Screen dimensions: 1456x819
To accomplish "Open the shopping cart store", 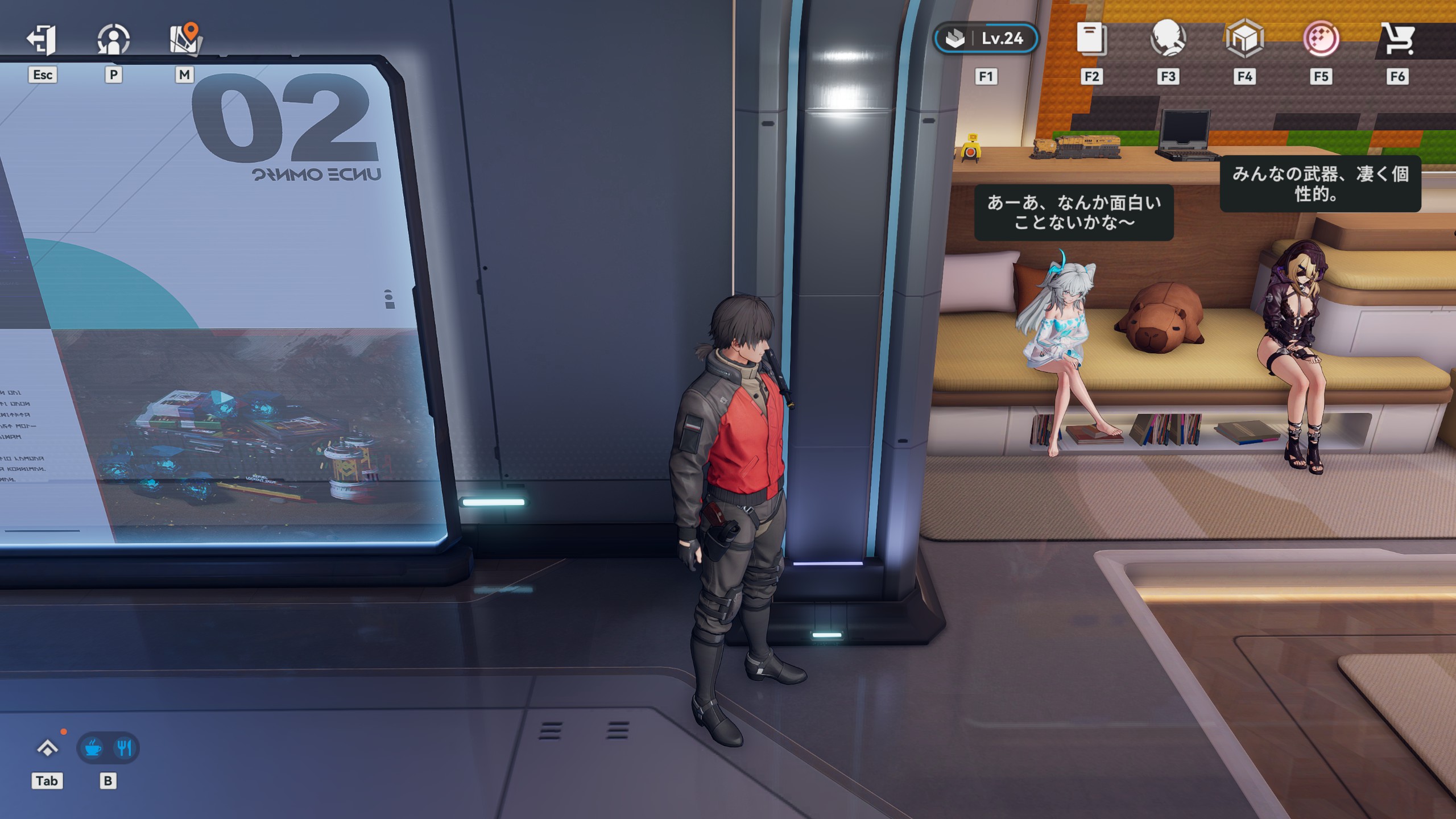I will pyautogui.click(x=1397, y=40).
